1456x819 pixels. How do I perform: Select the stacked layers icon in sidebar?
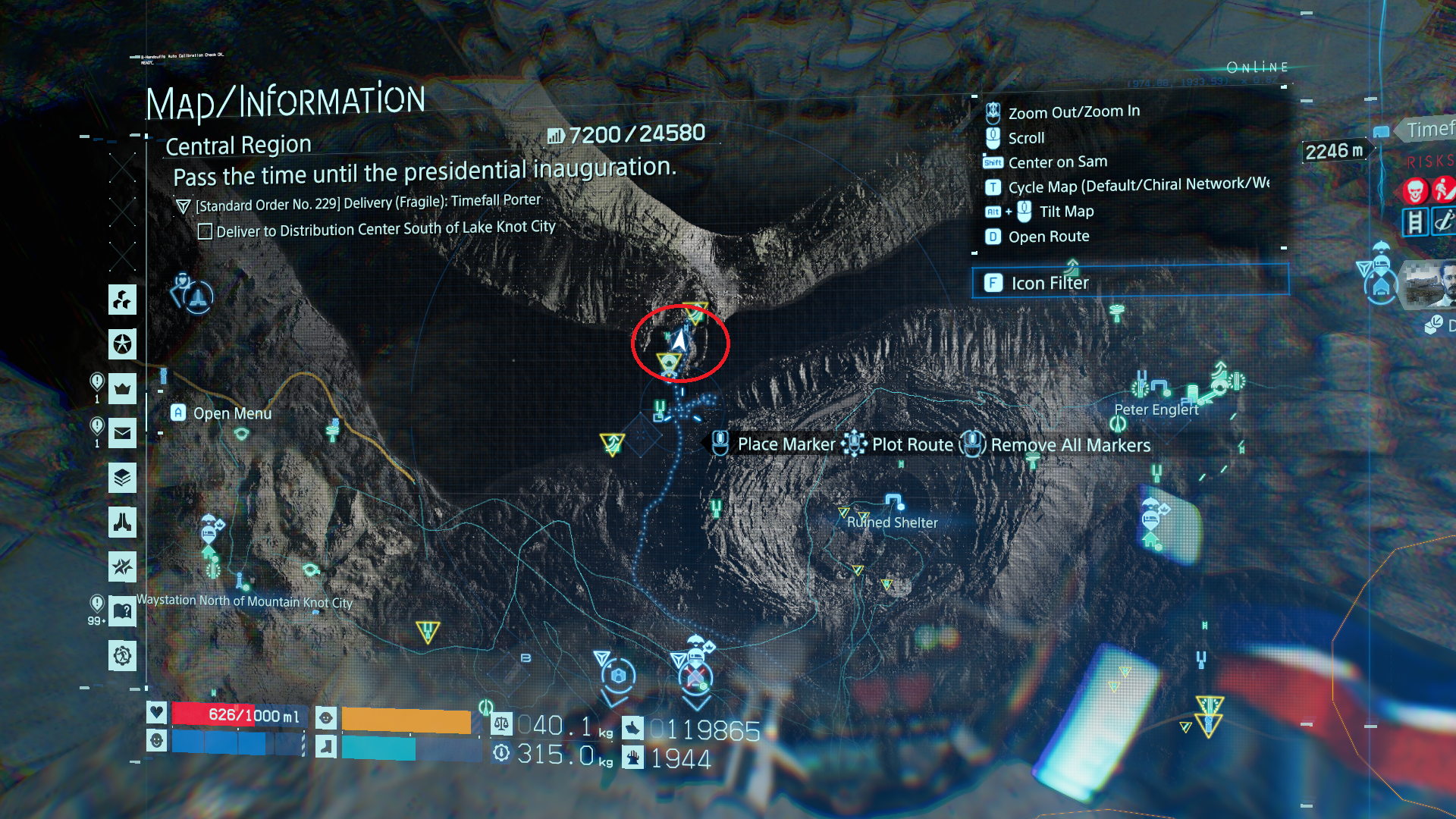tap(122, 478)
